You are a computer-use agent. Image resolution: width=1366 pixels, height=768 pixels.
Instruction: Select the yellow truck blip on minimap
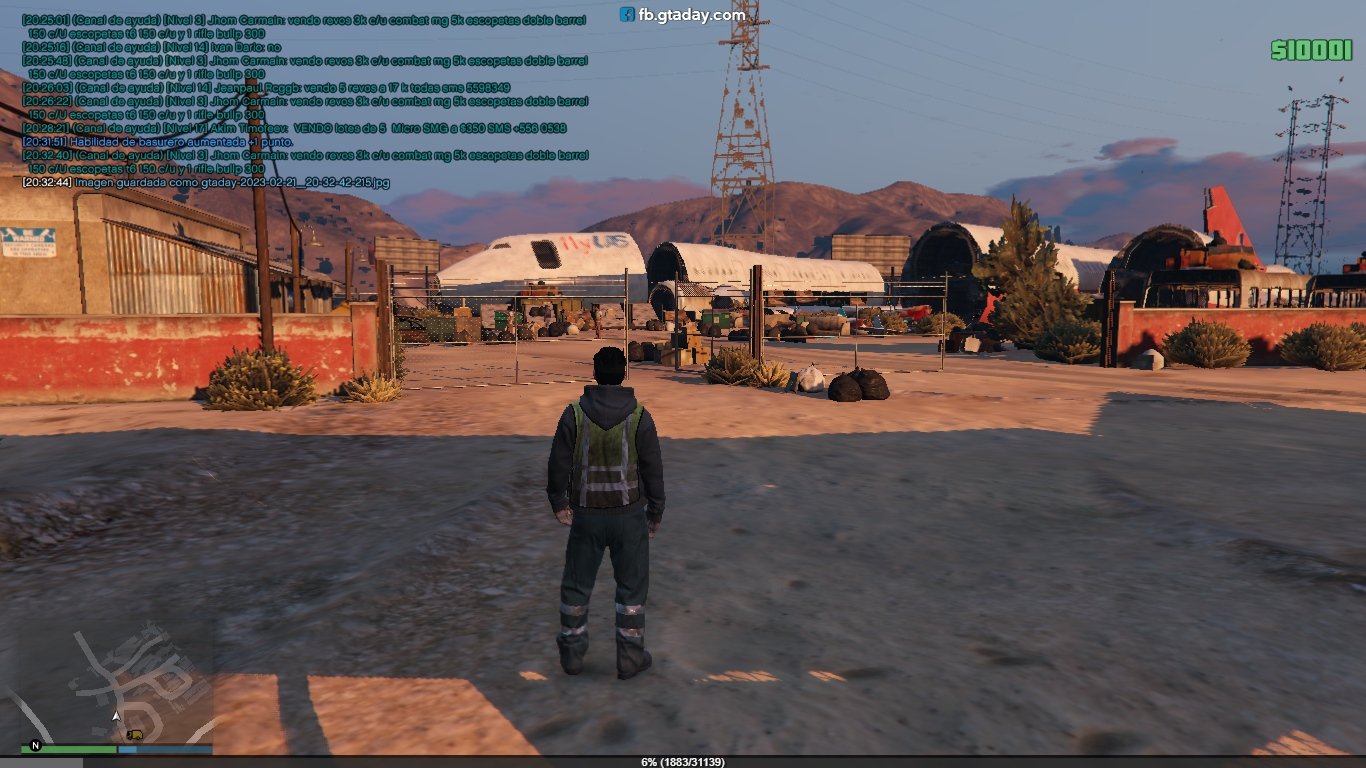click(x=135, y=734)
